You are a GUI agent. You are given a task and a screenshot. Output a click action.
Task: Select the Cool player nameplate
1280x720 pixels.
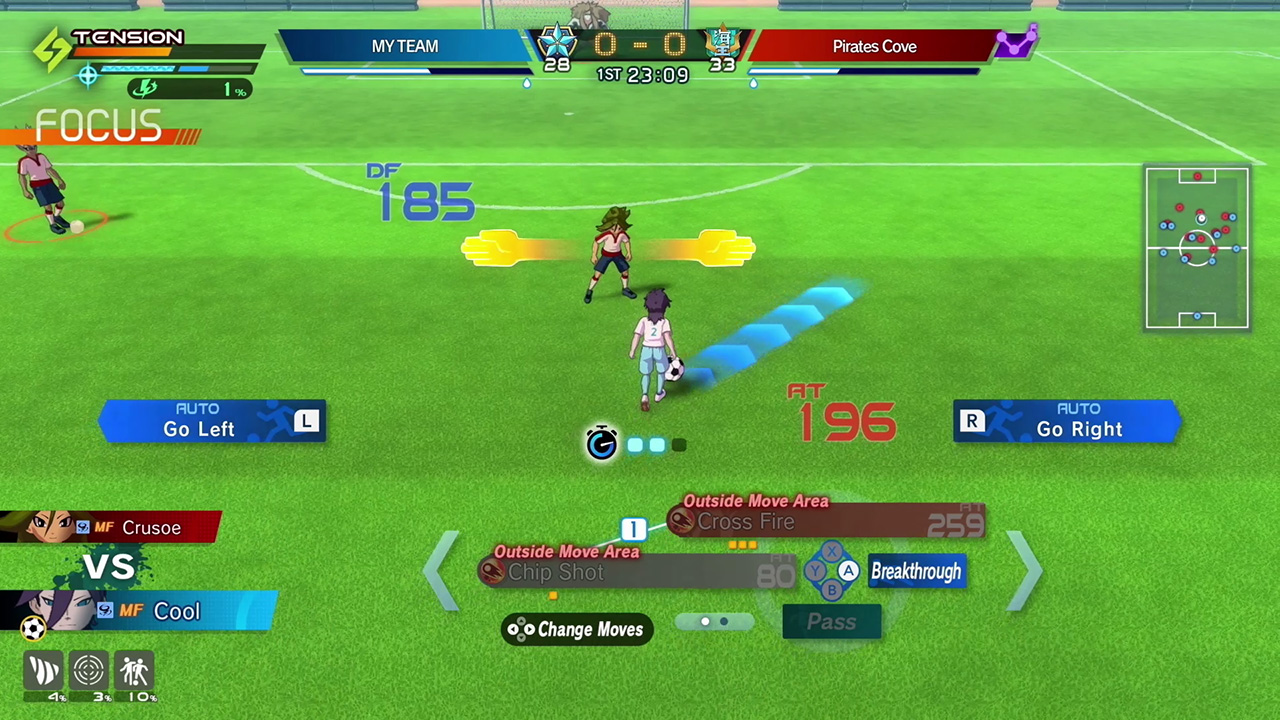pyautogui.click(x=138, y=611)
